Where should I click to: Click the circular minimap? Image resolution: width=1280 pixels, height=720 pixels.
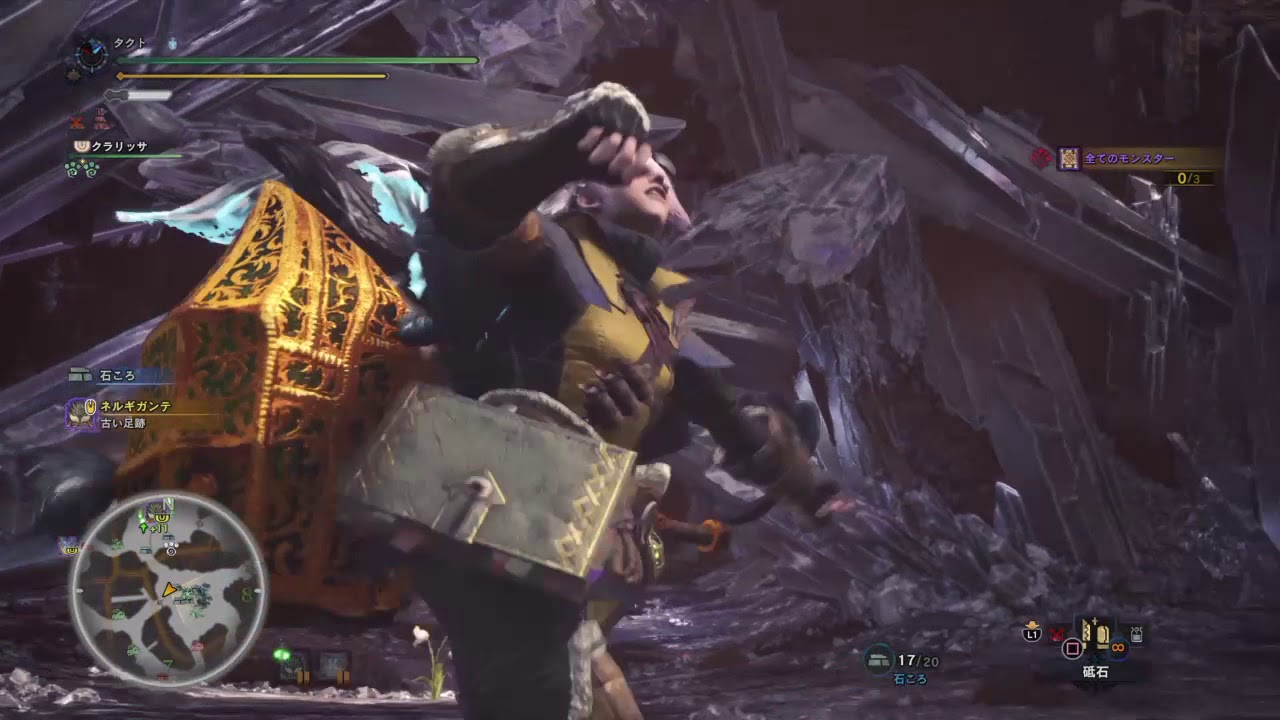[168, 586]
